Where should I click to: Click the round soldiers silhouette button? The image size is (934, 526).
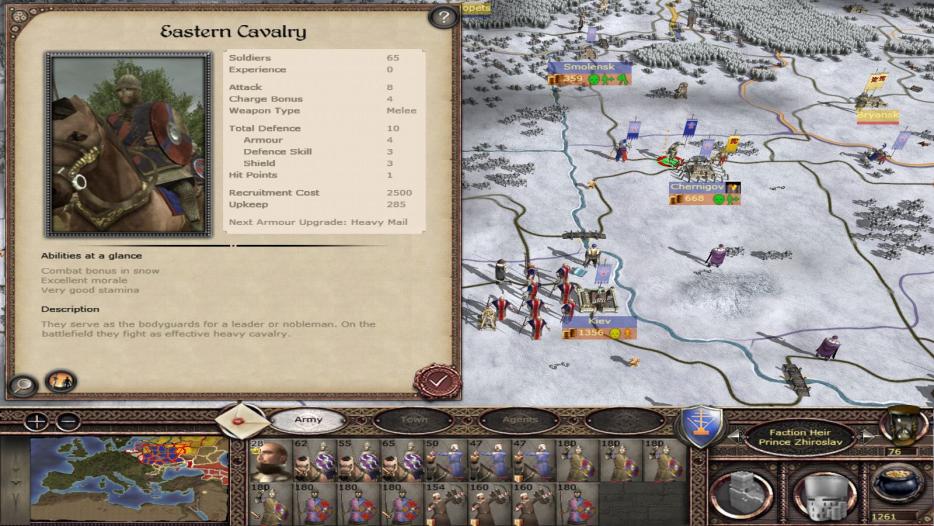click(x=61, y=381)
